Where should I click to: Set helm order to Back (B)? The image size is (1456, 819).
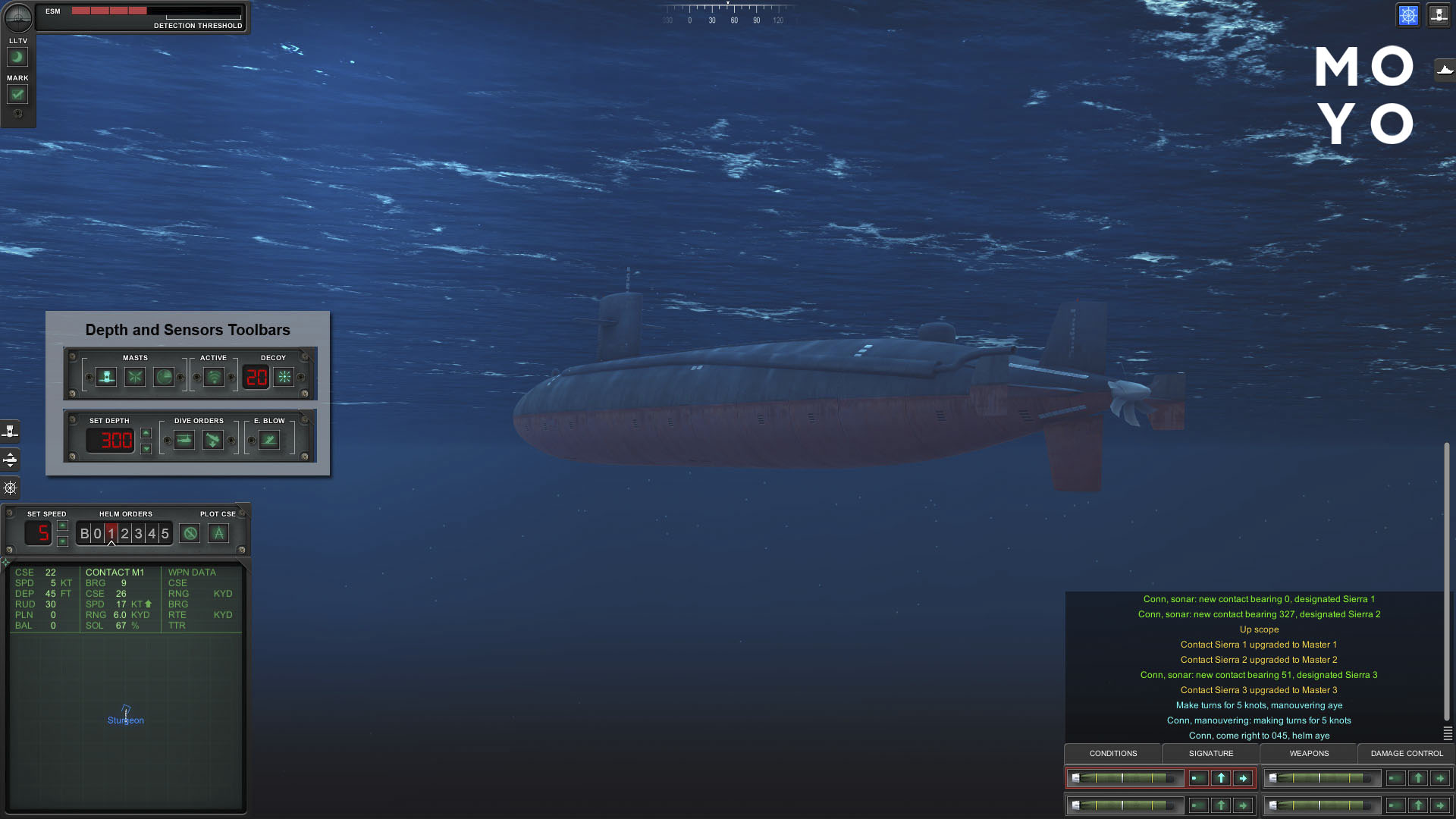[84, 534]
